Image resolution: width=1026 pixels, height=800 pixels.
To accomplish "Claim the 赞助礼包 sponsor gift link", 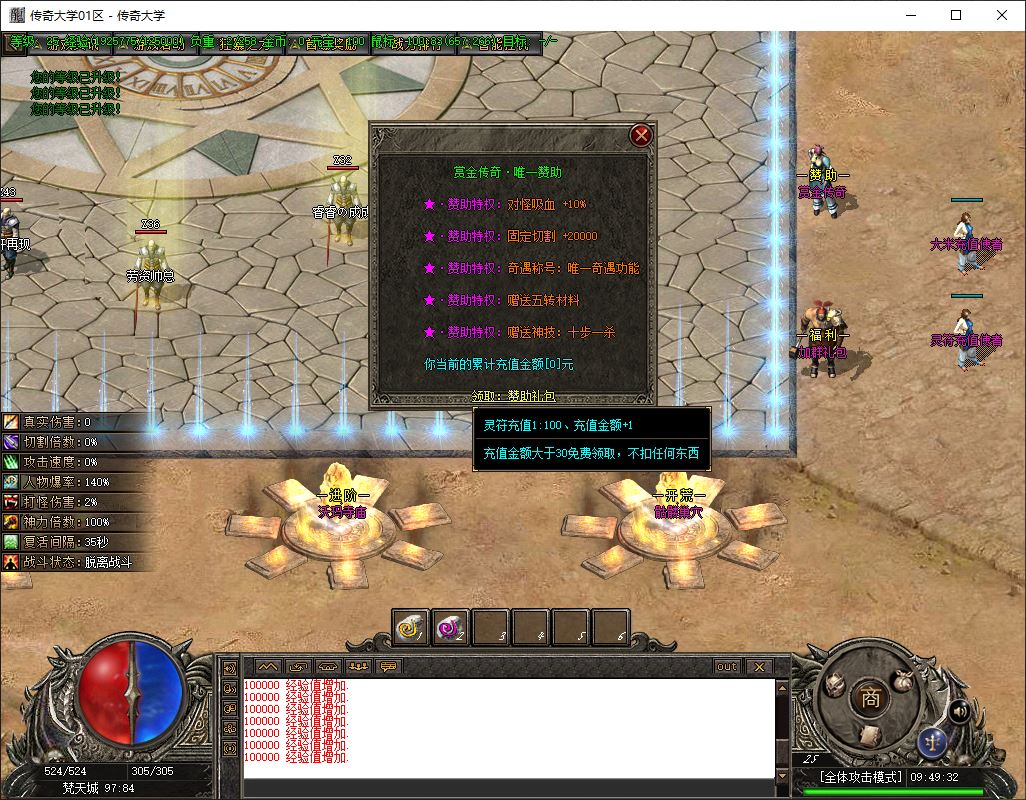I will tap(530, 397).
